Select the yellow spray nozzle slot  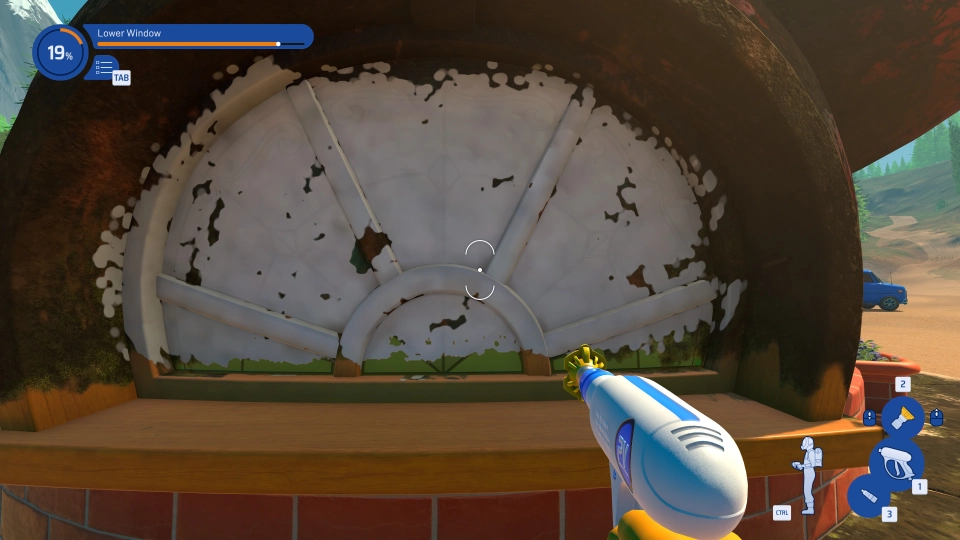coord(902,416)
